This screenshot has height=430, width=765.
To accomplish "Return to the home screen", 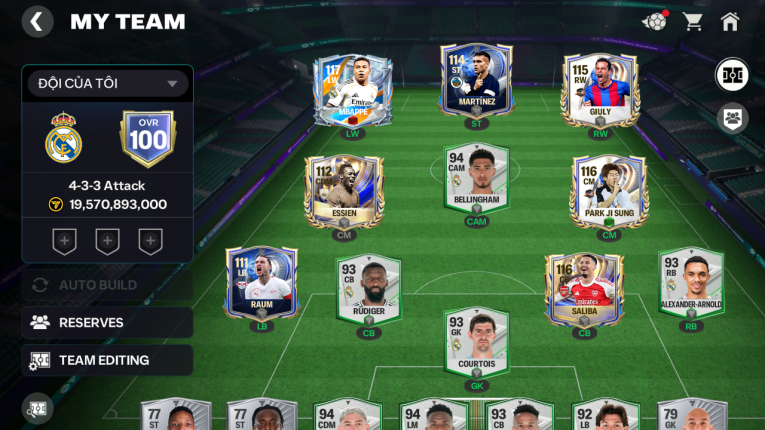I will point(730,21).
